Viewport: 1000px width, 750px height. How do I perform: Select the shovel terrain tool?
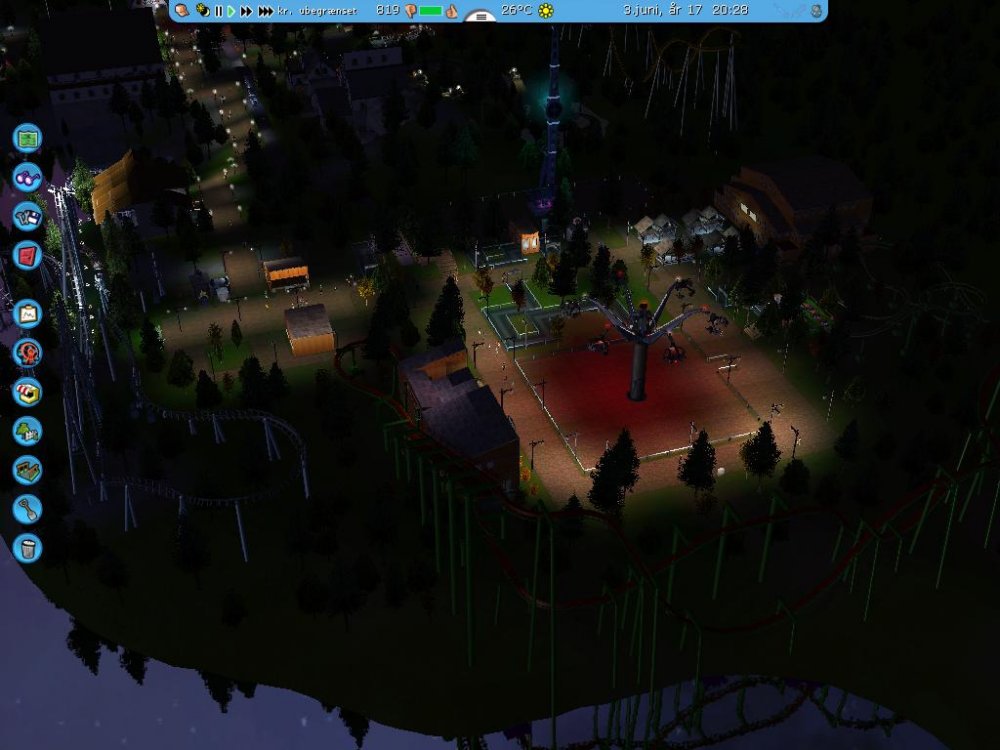[27, 509]
